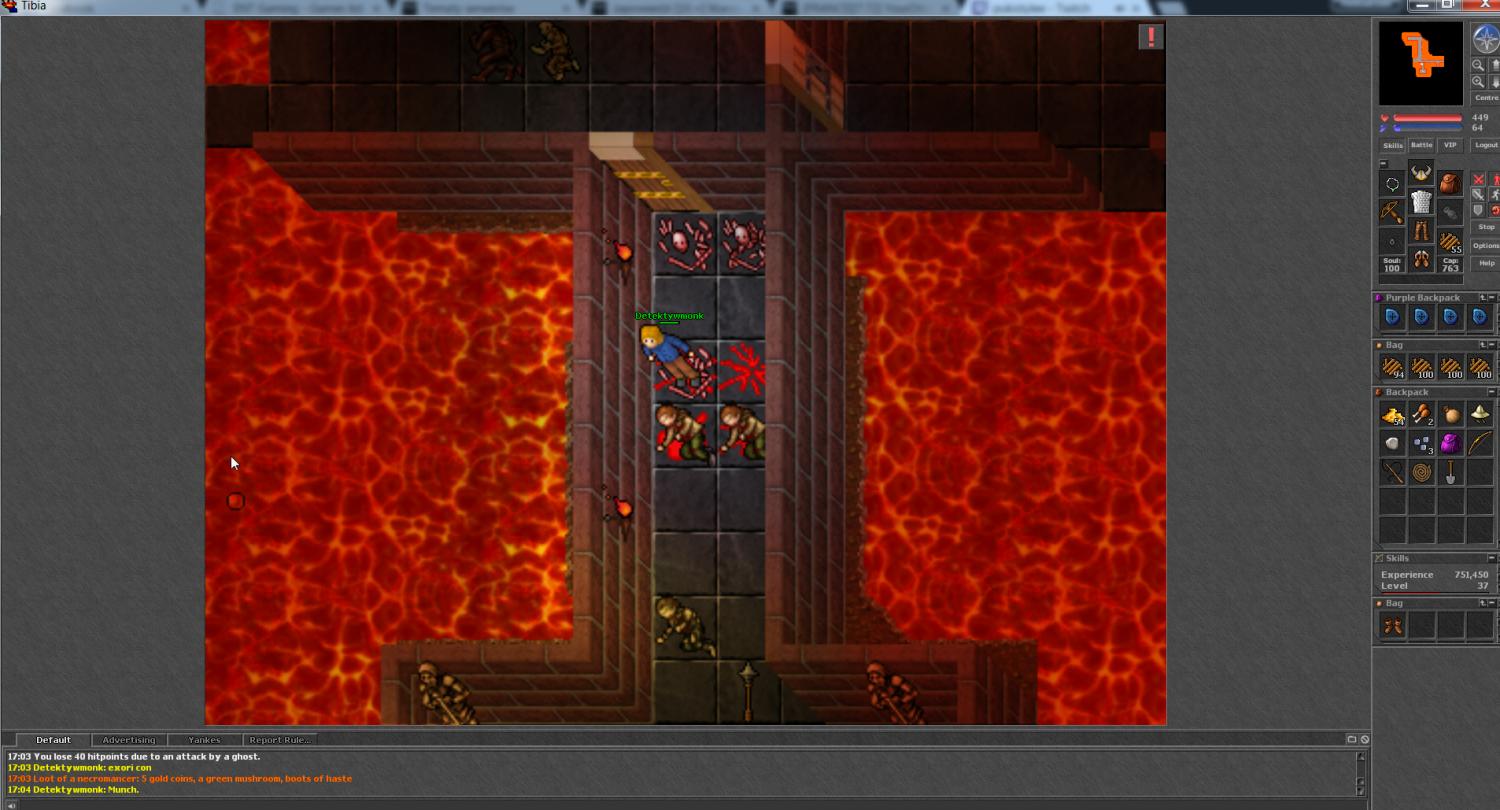Open the brown backpack equipment slot
Screen dimensions: 1500x810
(1450, 184)
